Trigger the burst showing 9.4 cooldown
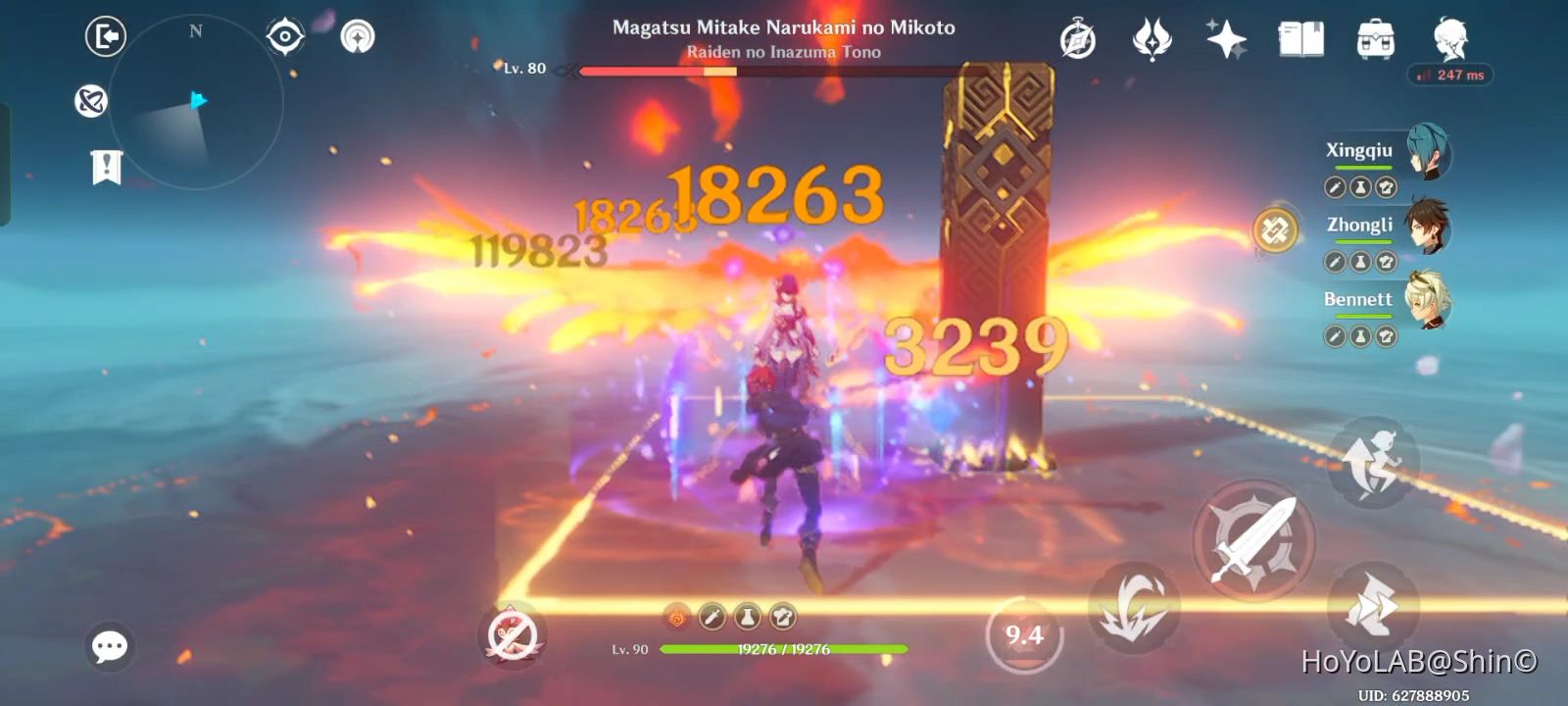 (x=1025, y=633)
